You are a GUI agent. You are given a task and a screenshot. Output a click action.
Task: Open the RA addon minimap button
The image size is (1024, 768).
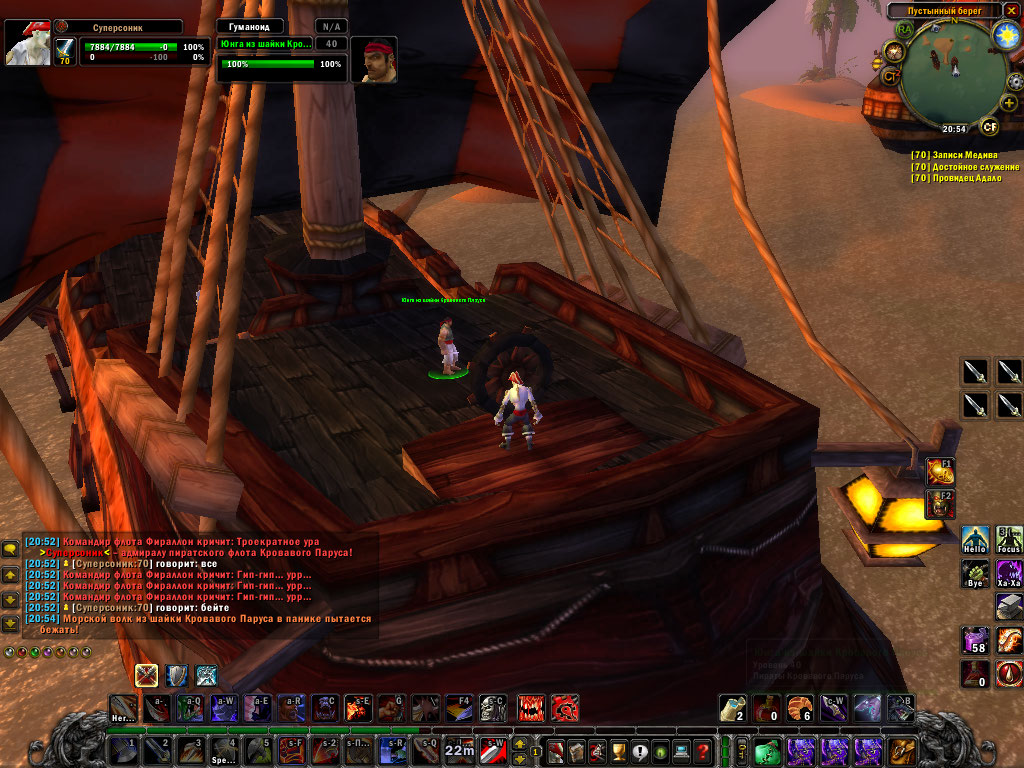[x=906, y=29]
